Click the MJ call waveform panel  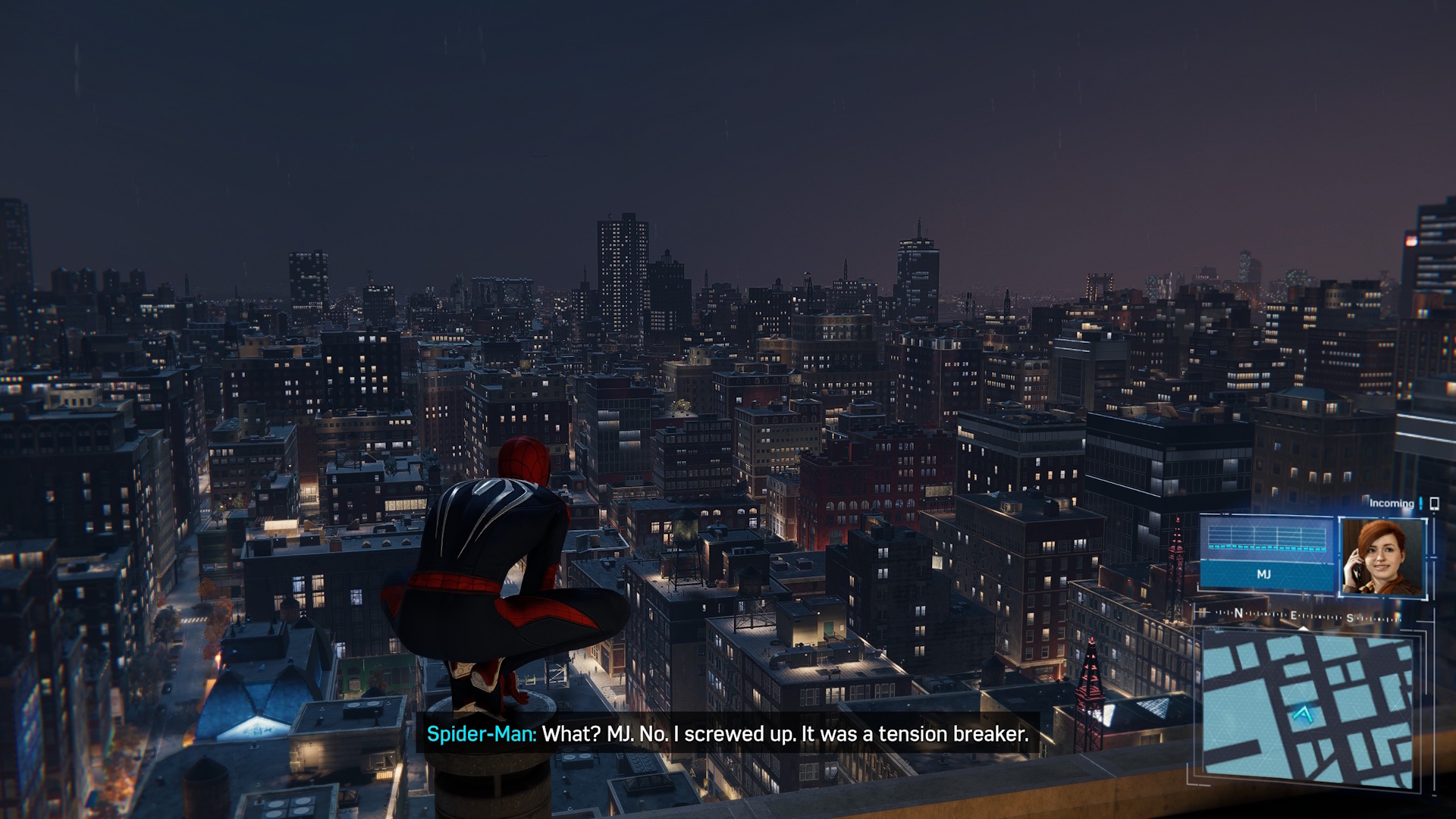pyautogui.click(x=1266, y=553)
